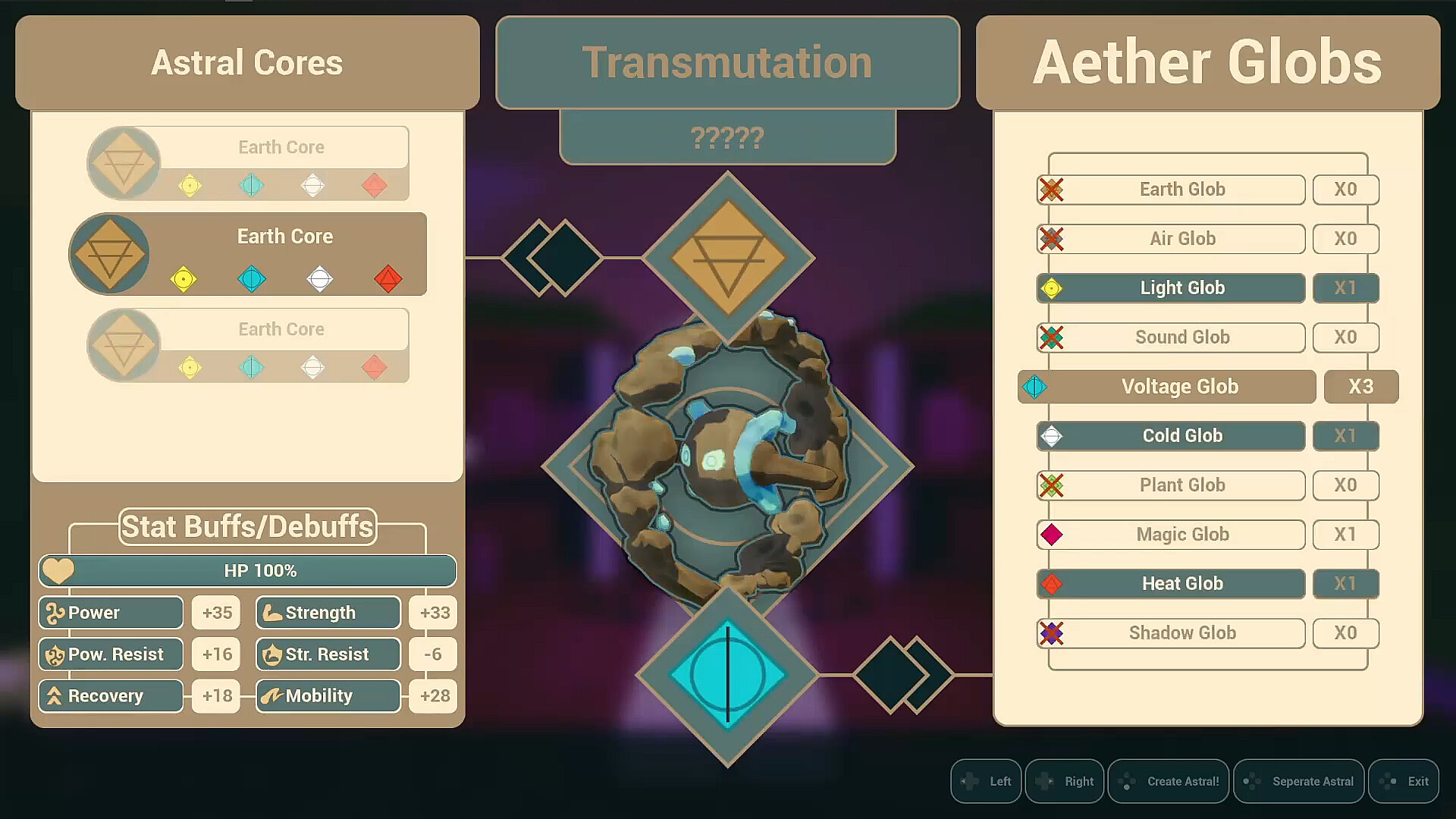The width and height of the screenshot is (1456, 819).
Task: Click the Left navigation button
Action: [x=986, y=781]
